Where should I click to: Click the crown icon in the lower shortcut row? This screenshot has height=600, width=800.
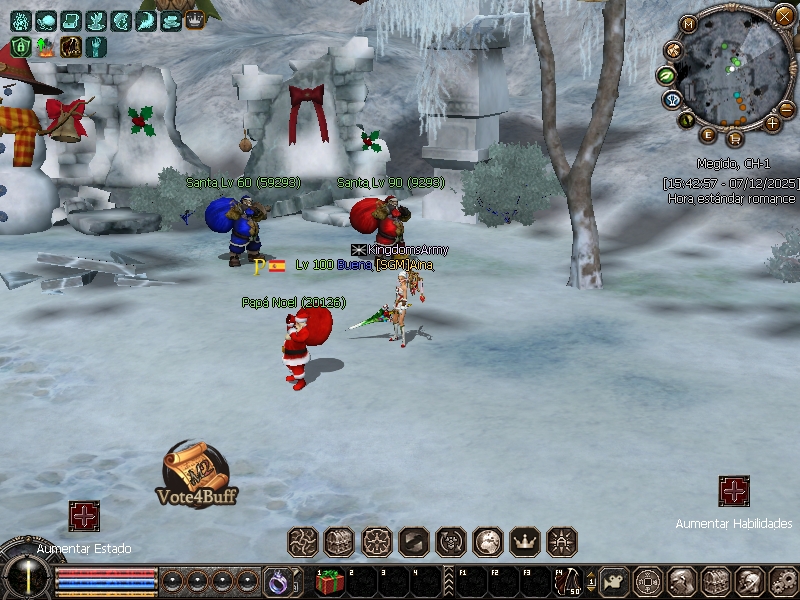click(x=525, y=542)
